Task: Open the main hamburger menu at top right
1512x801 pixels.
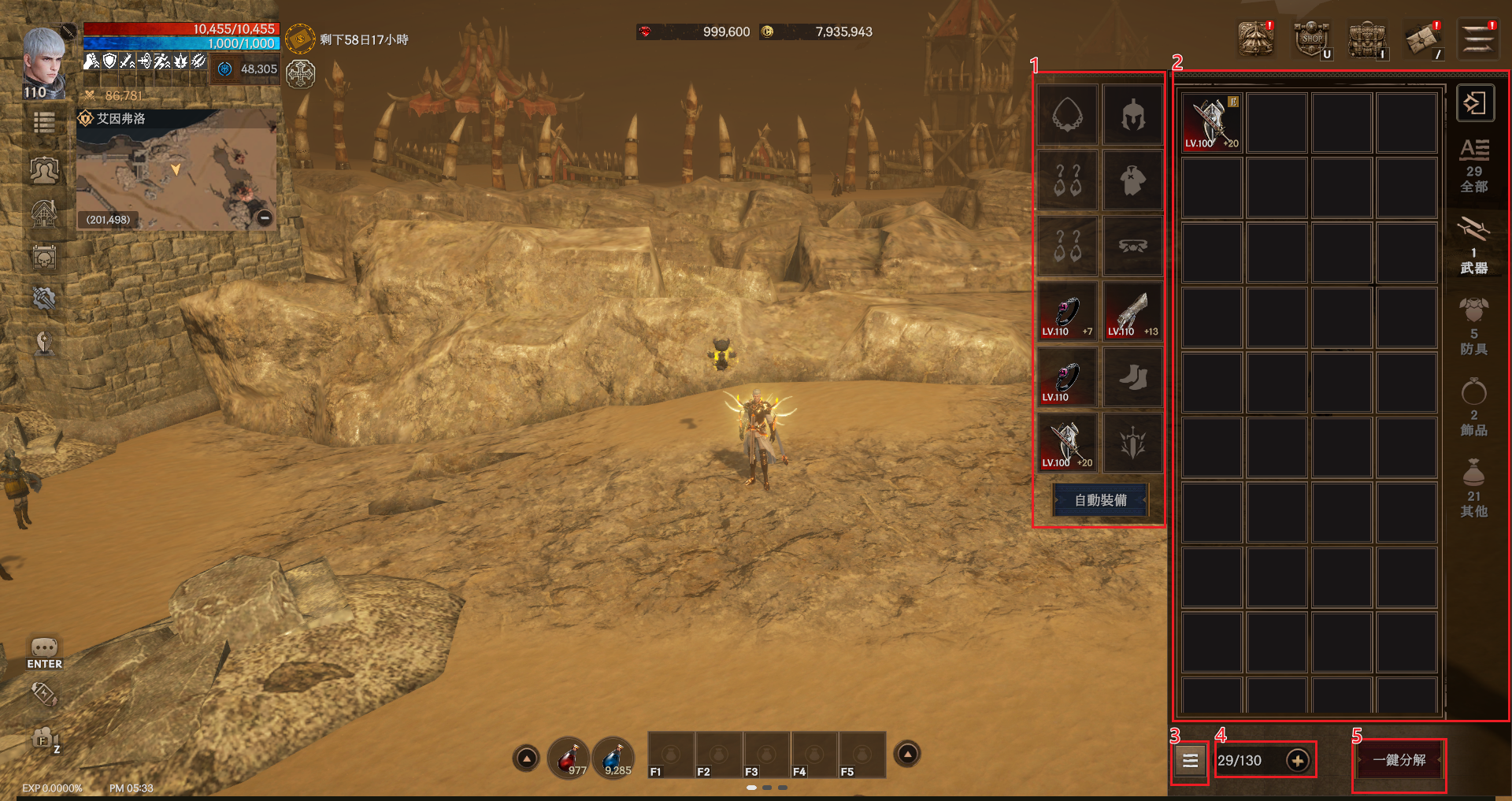Action: coord(1478,39)
